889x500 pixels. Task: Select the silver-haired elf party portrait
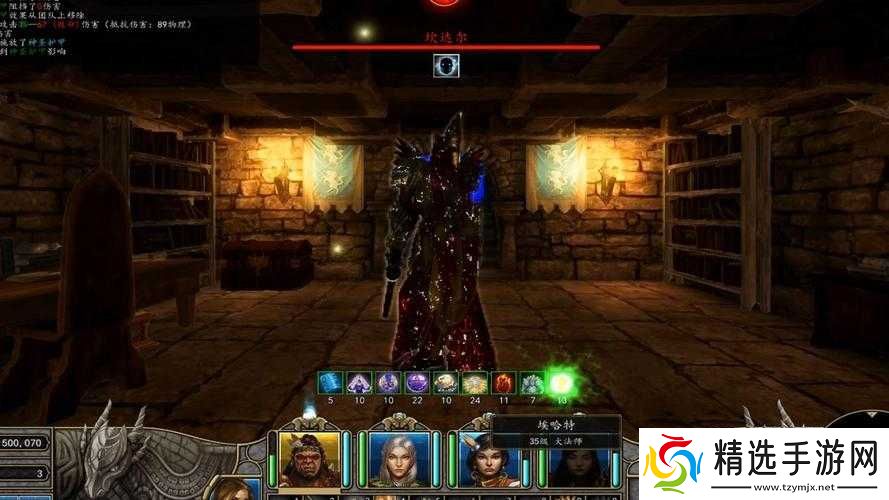pyautogui.click(x=397, y=459)
